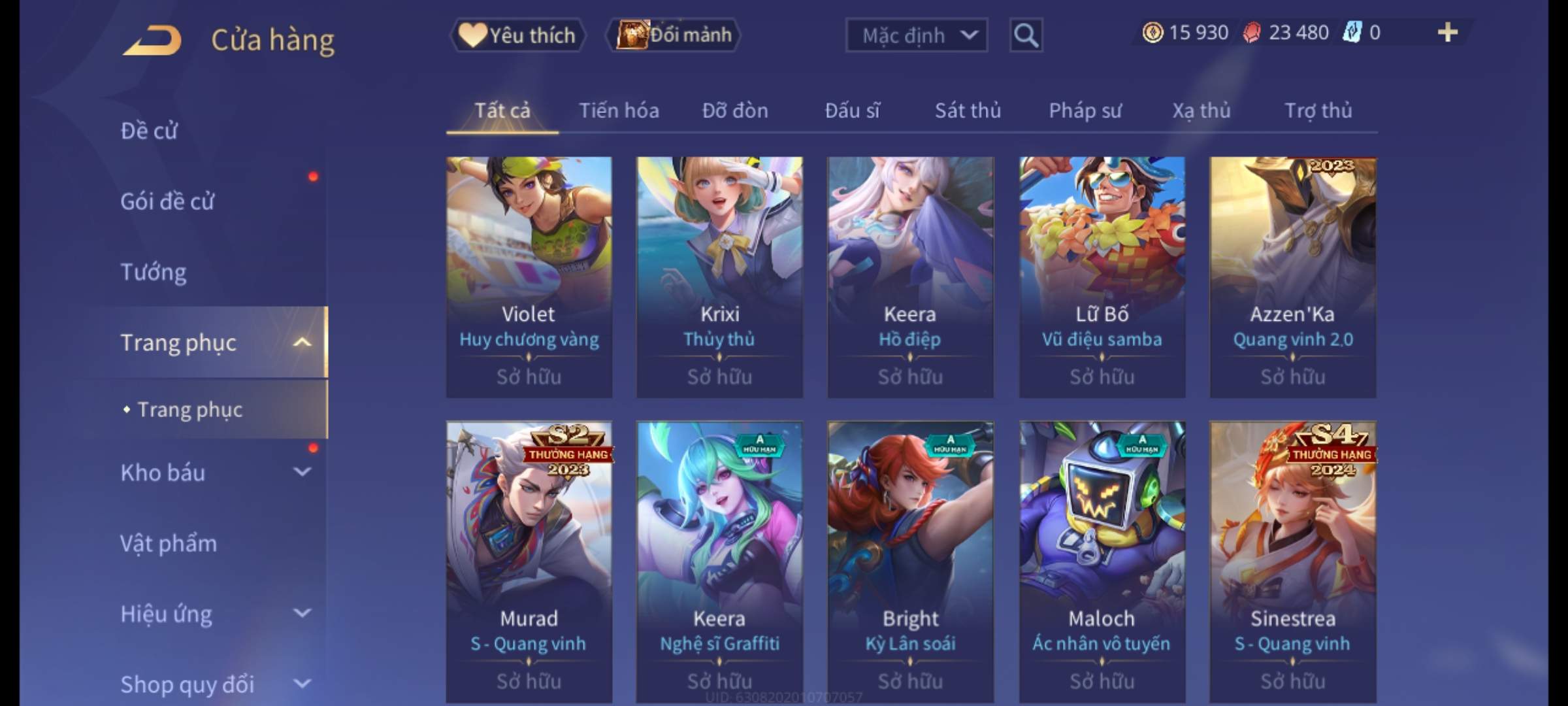The image size is (1568, 706).
Task: Switch to the Pháp sư tab
Action: [1085, 110]
